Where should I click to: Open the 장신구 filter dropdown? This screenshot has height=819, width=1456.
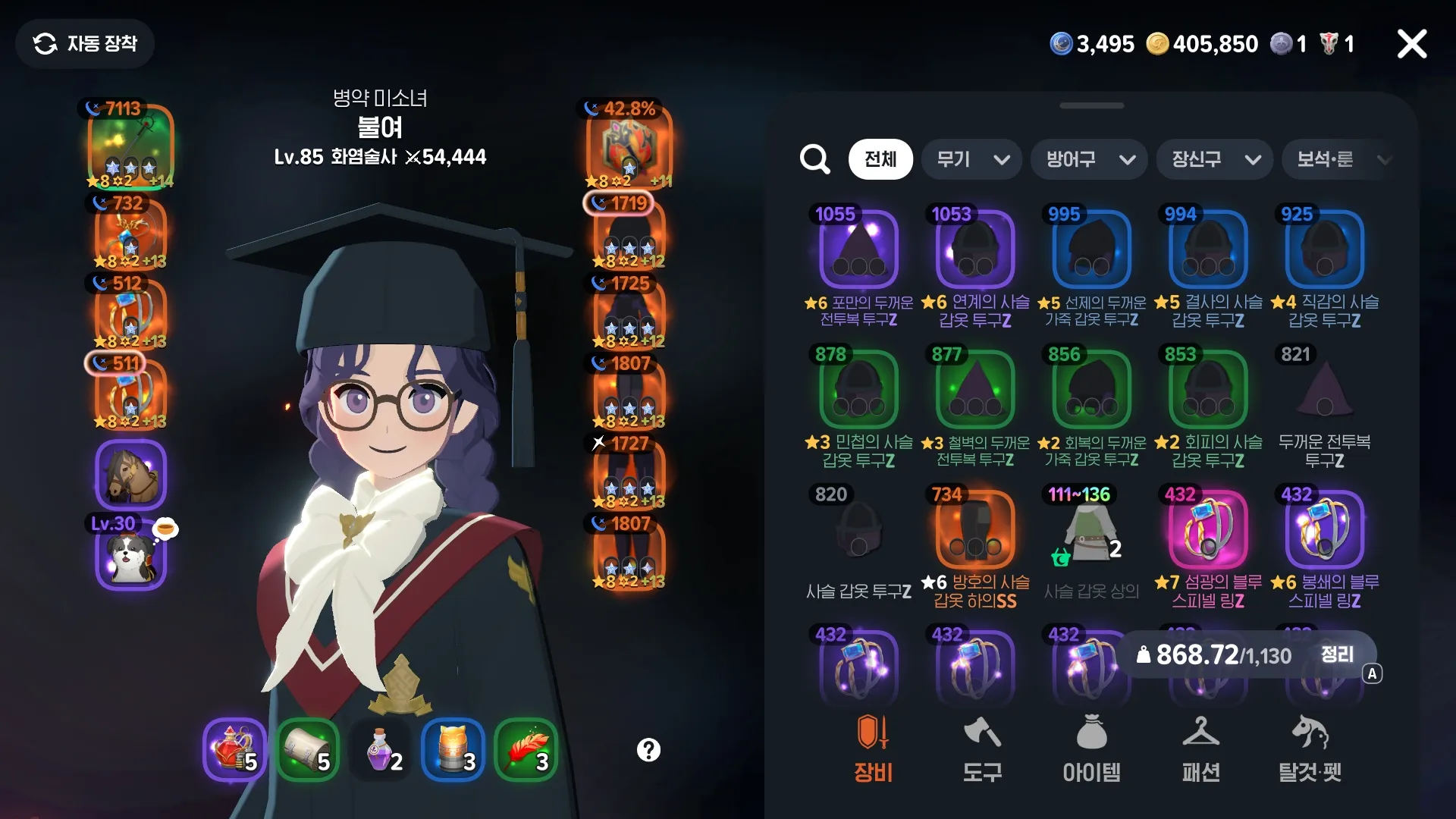(x=1215, y=159)
